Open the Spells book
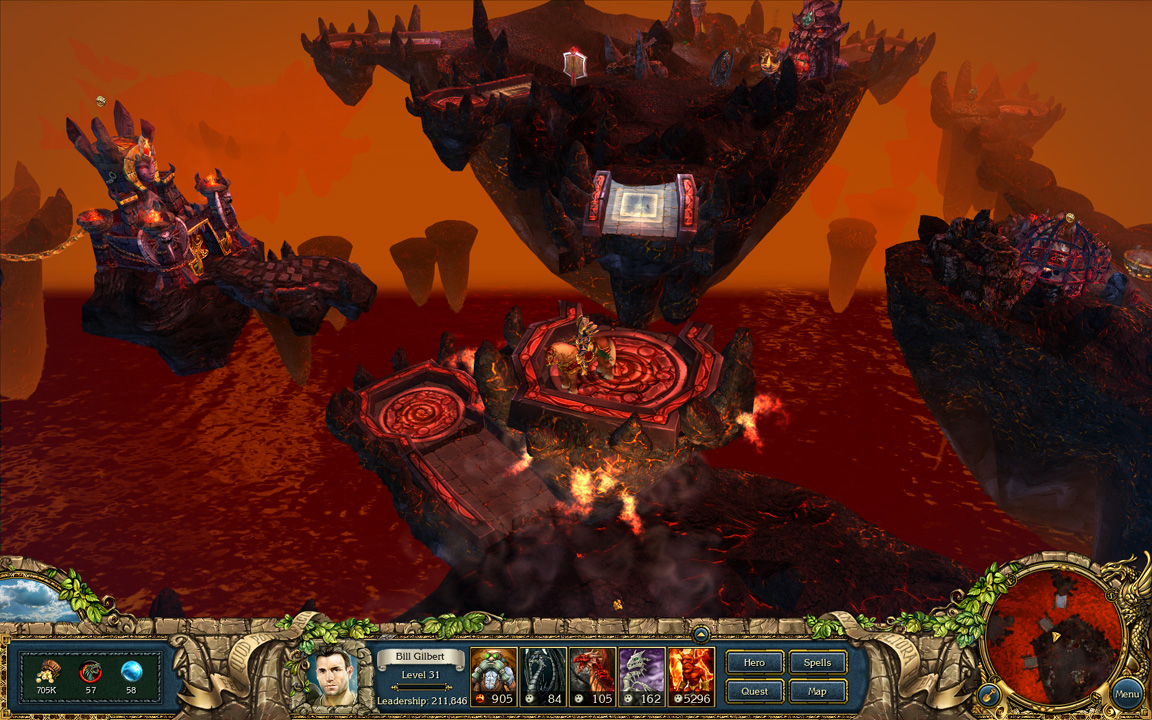Screen dimensions: 1152x720 (817, 662)
